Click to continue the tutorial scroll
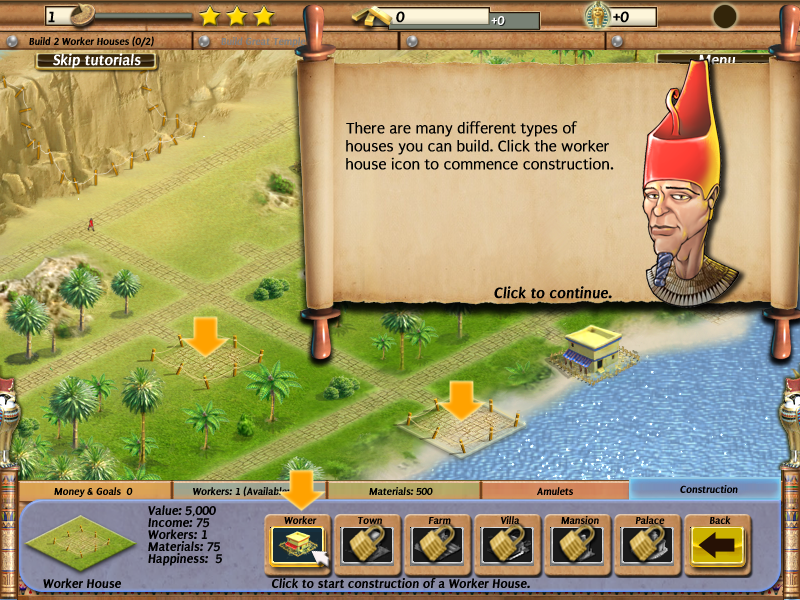 point(552,293)
